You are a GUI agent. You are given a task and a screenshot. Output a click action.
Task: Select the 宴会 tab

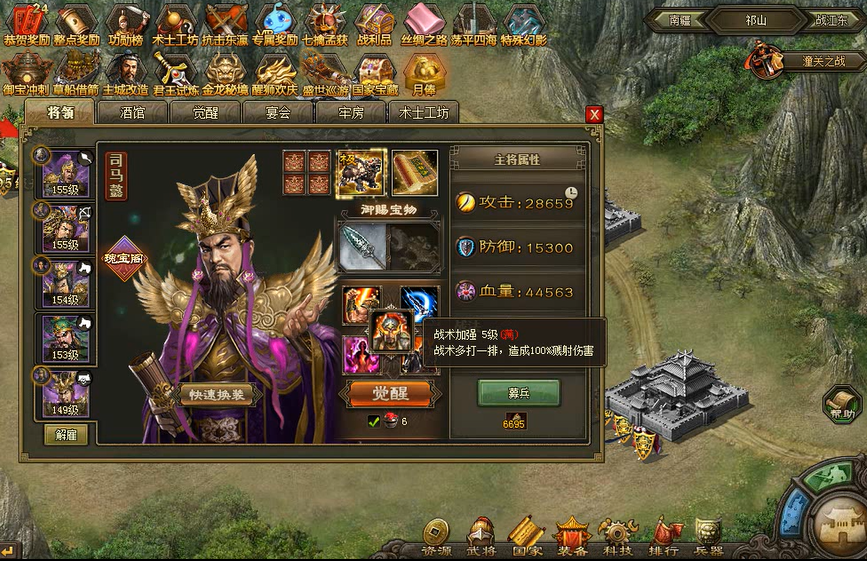point(277,113)
